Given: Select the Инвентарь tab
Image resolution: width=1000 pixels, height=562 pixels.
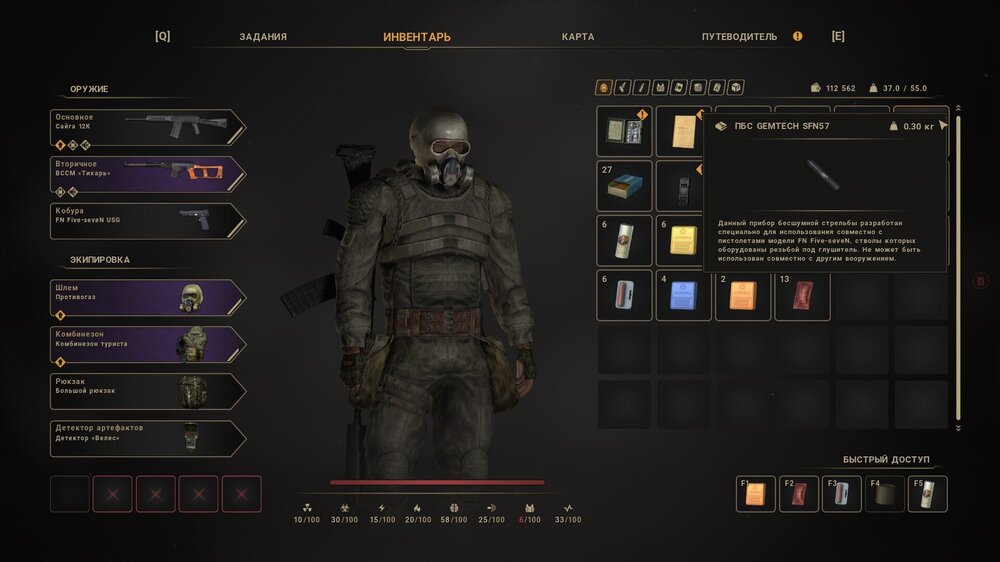Looking at the screenshot, I should click(417, 37).
